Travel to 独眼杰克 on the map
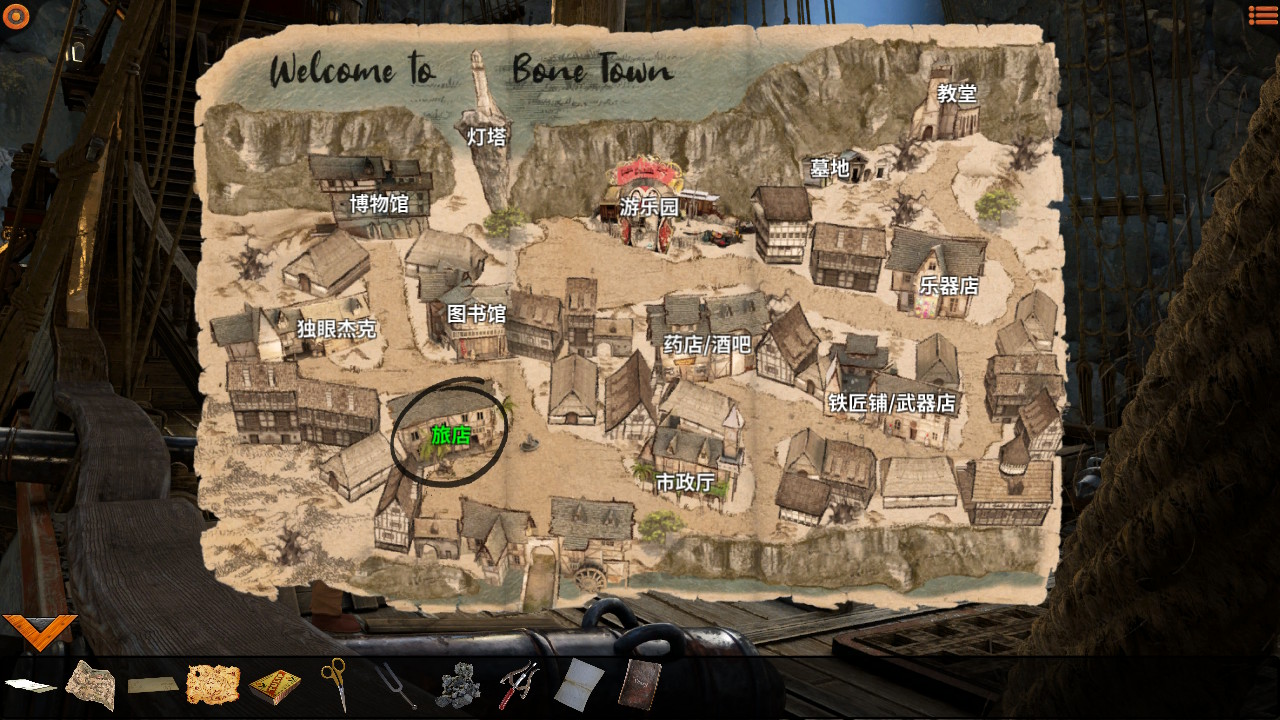Viewport: 1280px width, 720px height. pyautogui.click(x=336, y=328)
